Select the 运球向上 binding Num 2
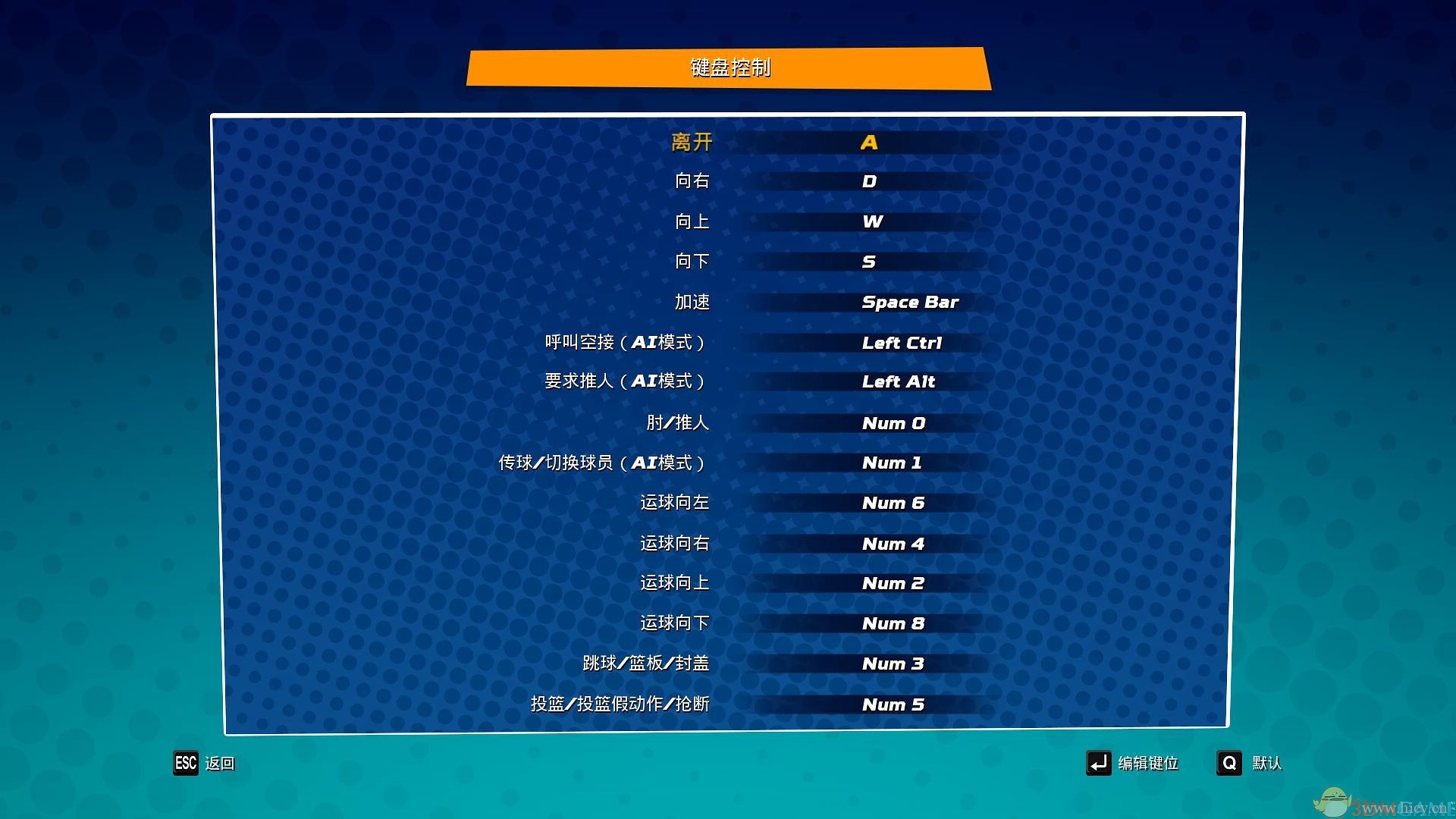Image resolution: width=1456 pixels, height=819 pixels. click(893, 583)
